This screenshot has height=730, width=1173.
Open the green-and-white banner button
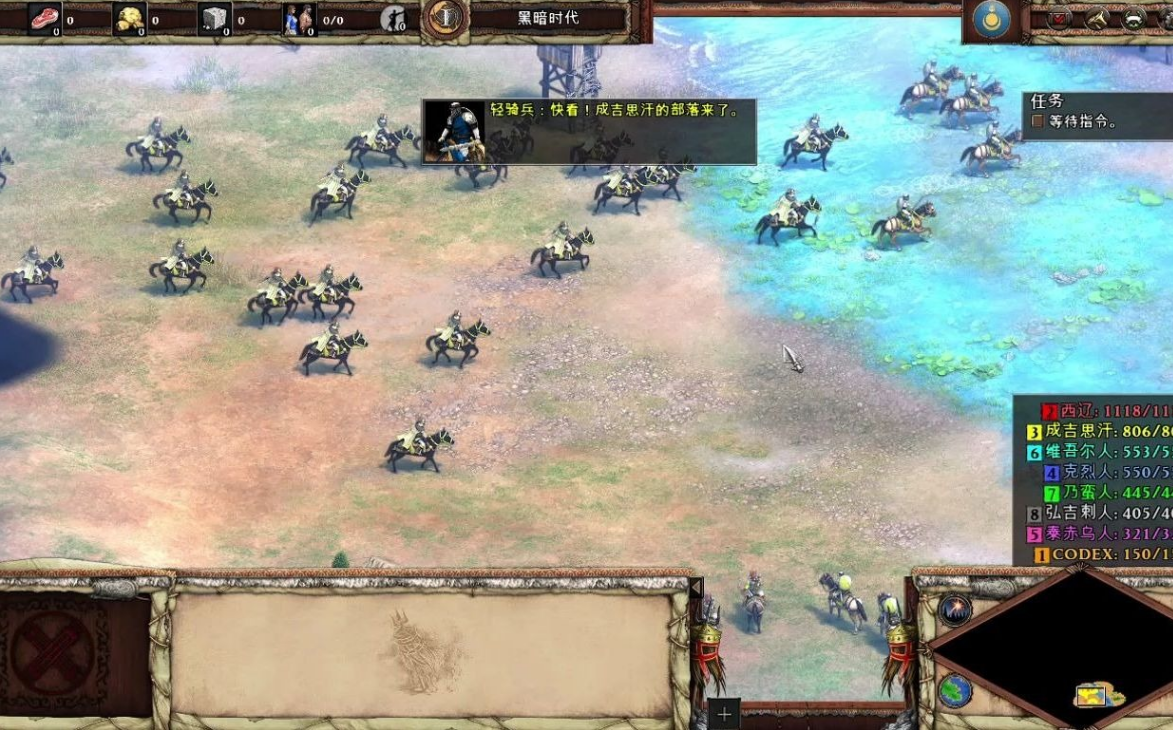(x=1134, y=18)
